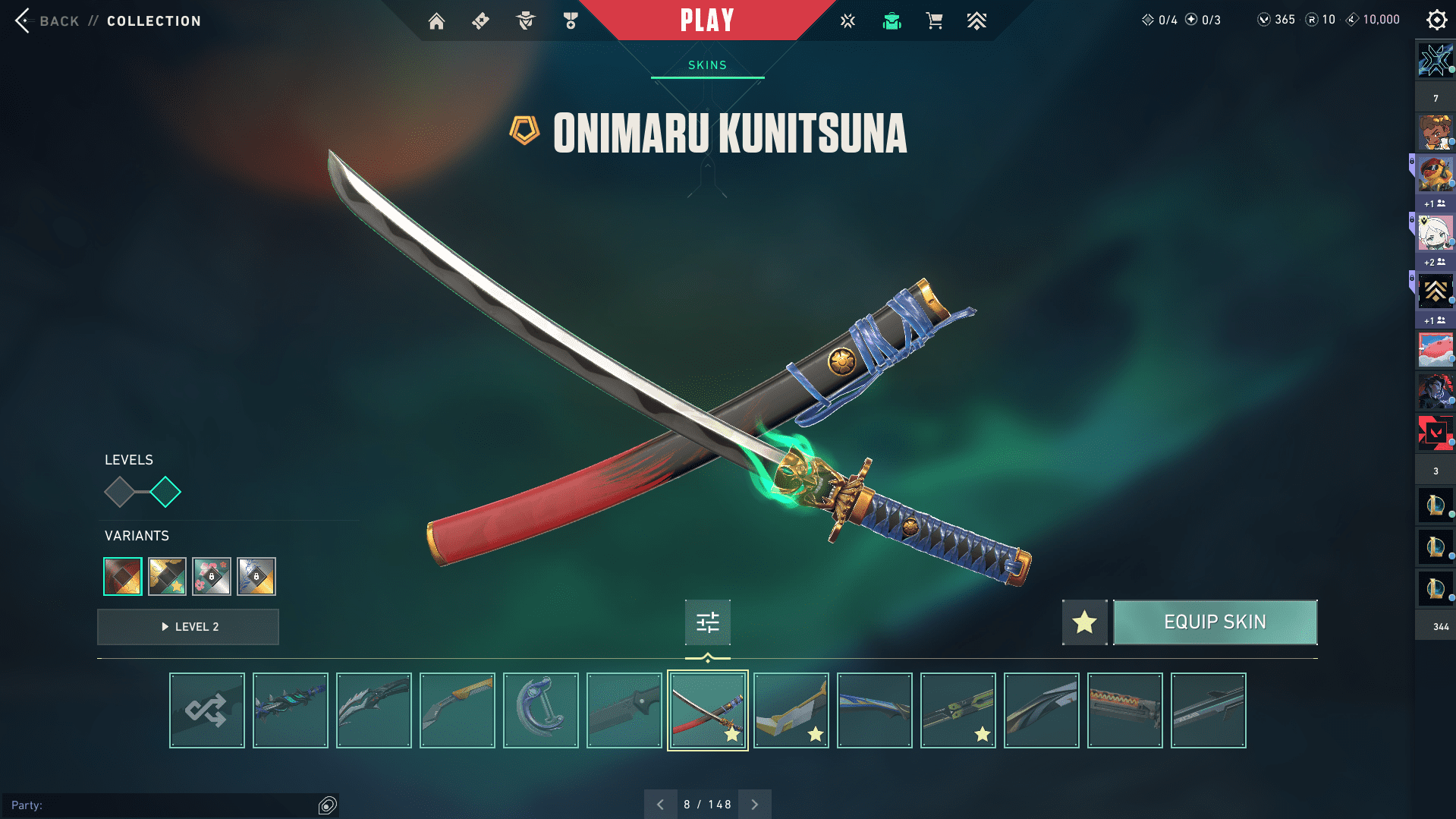This screenshot has width=1456, height=819.
Task: Equip the Onimaru Kunitsuna skin
Action: 1215,622
